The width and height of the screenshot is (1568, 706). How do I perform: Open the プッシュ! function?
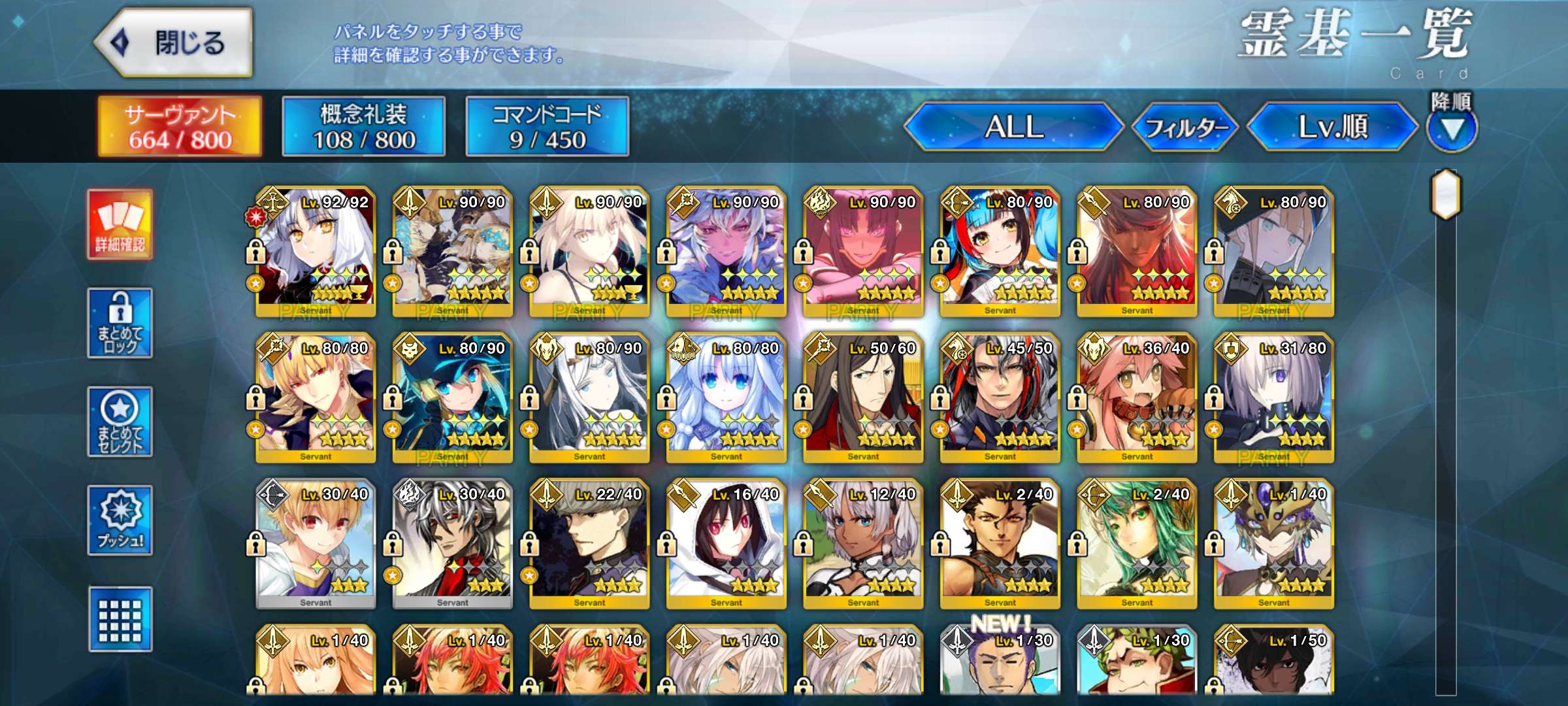click(120, 520)
